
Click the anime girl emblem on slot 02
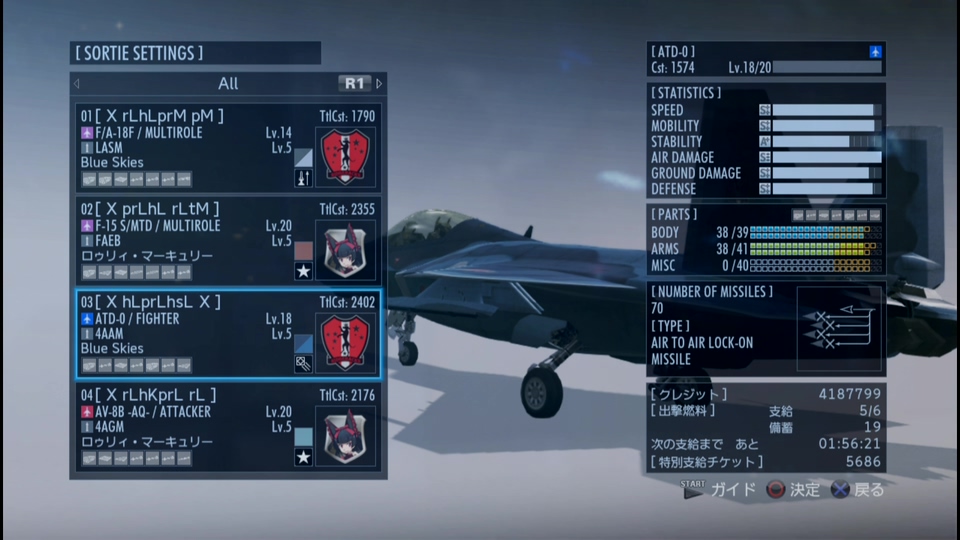pyautogui.click(x=345, y=249)
